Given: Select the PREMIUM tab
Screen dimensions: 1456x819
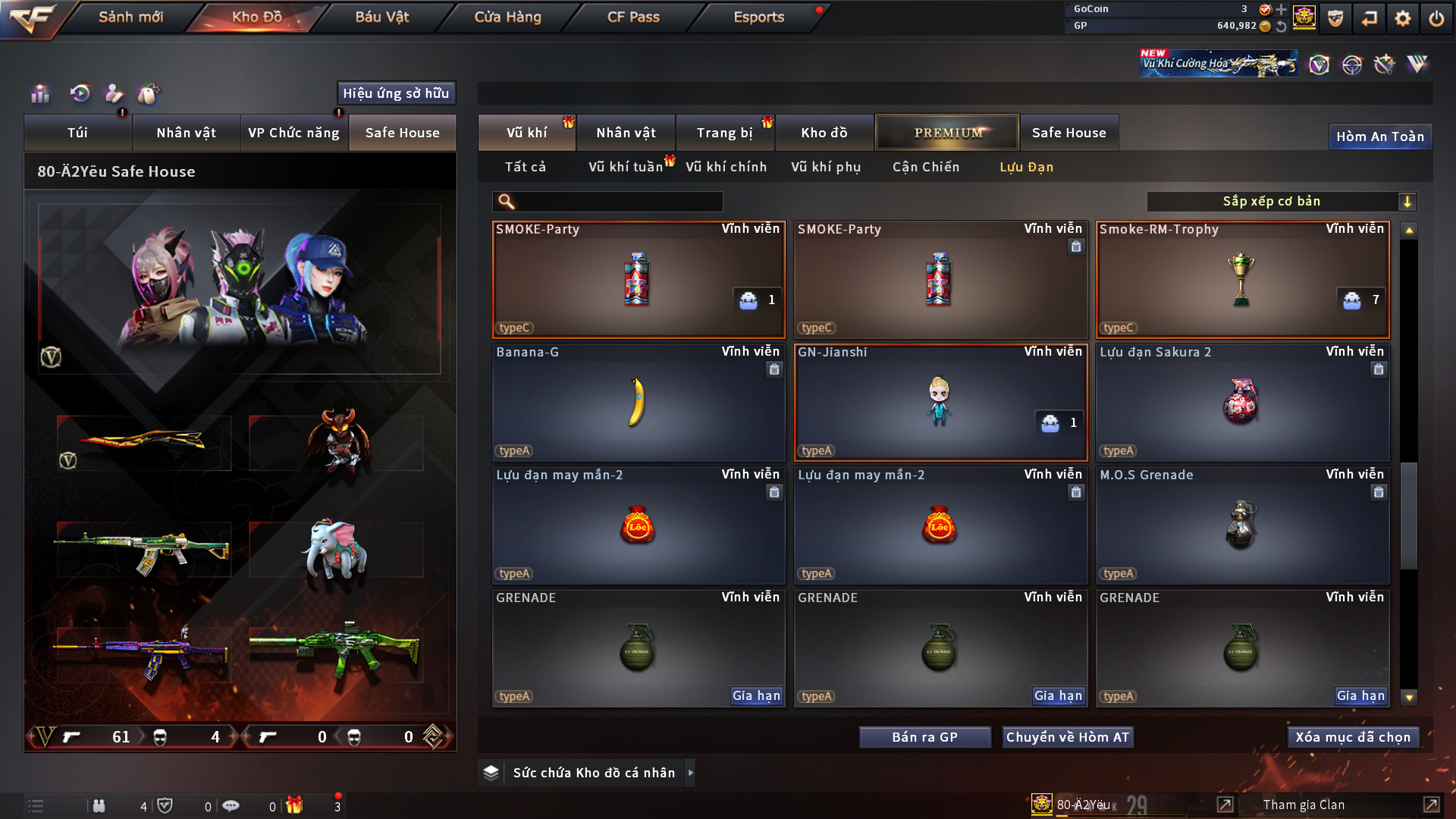Looking at the screenshot, I should [x=947, y=133].
